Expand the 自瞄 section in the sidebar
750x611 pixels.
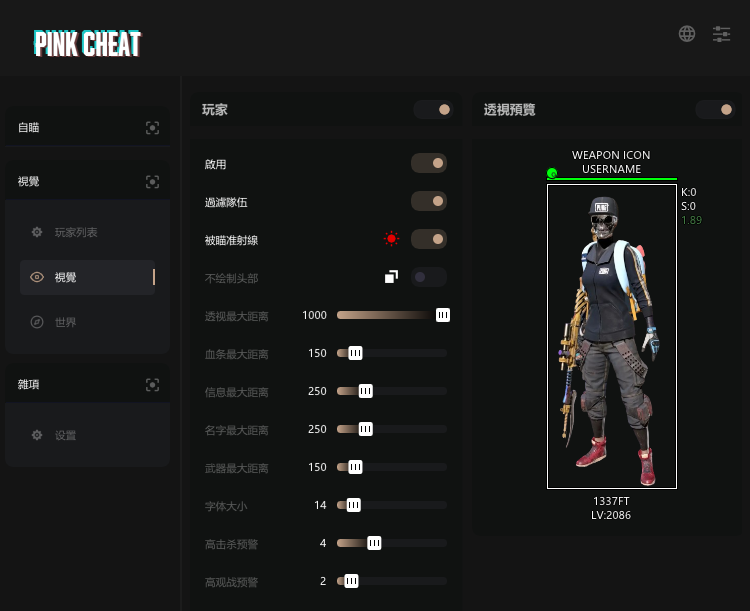[86, 127]
